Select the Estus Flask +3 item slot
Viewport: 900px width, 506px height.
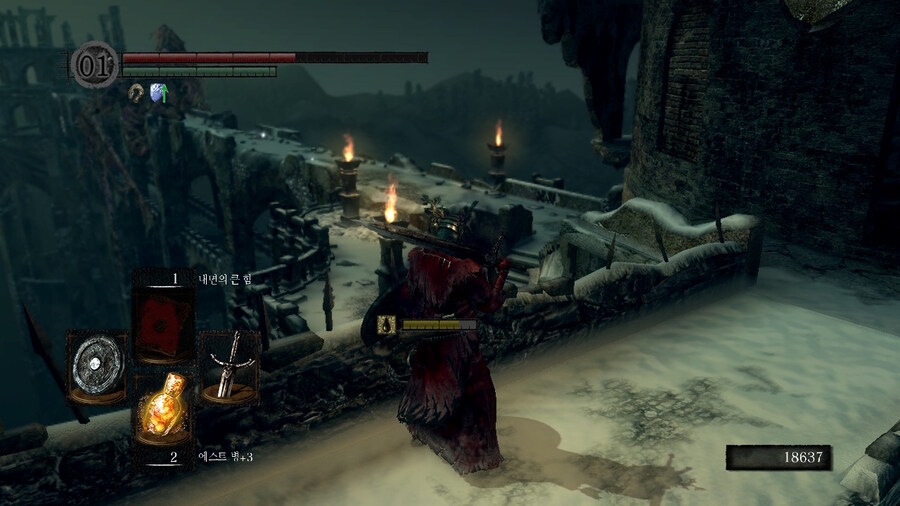[x=163, y=410]
